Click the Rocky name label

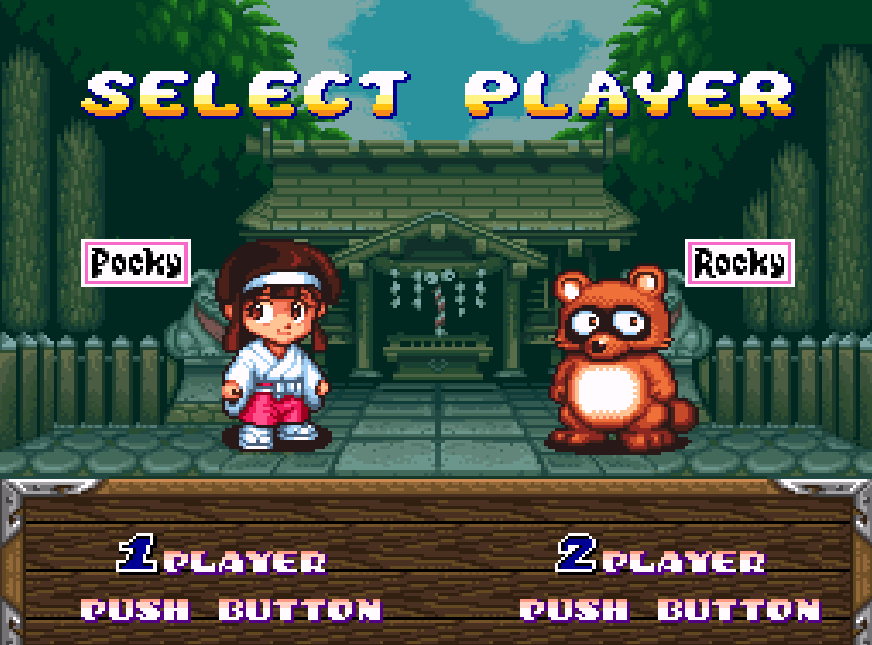pos(740,263)
